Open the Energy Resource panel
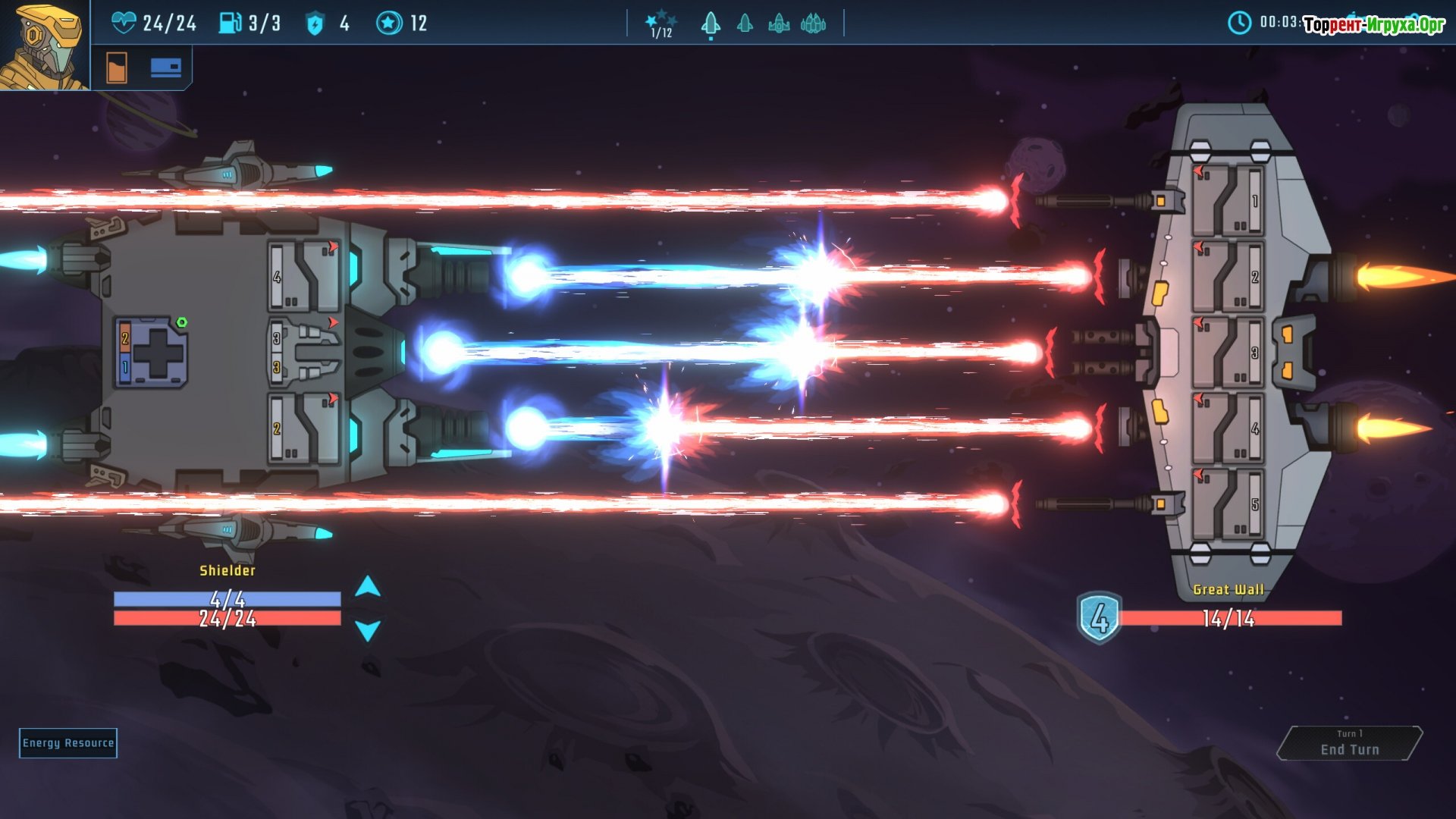1456x819 pixels. point(68,743)
